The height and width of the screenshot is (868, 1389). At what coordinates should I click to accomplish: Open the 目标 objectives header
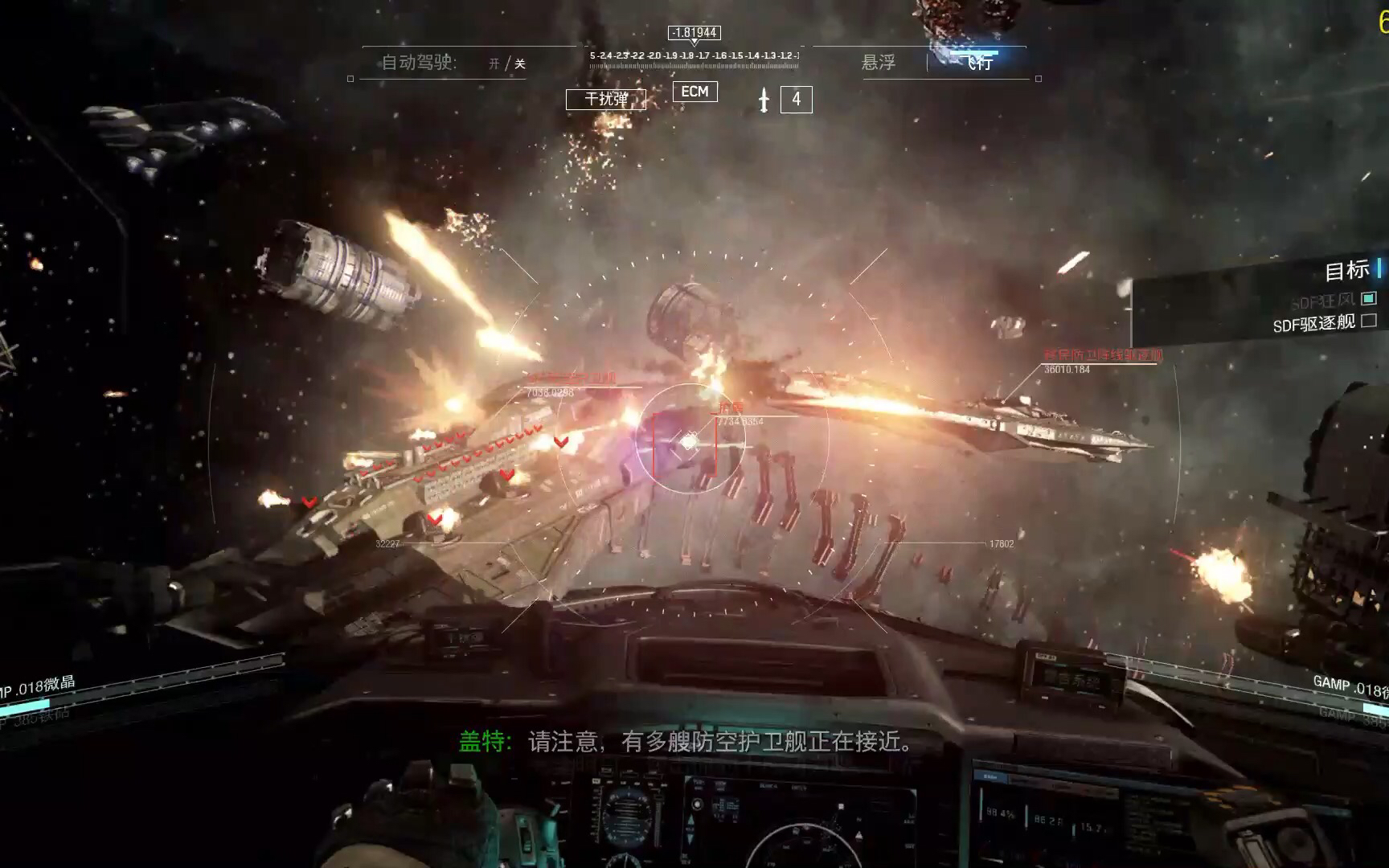pyautogui.click(x=1346, y=271)
